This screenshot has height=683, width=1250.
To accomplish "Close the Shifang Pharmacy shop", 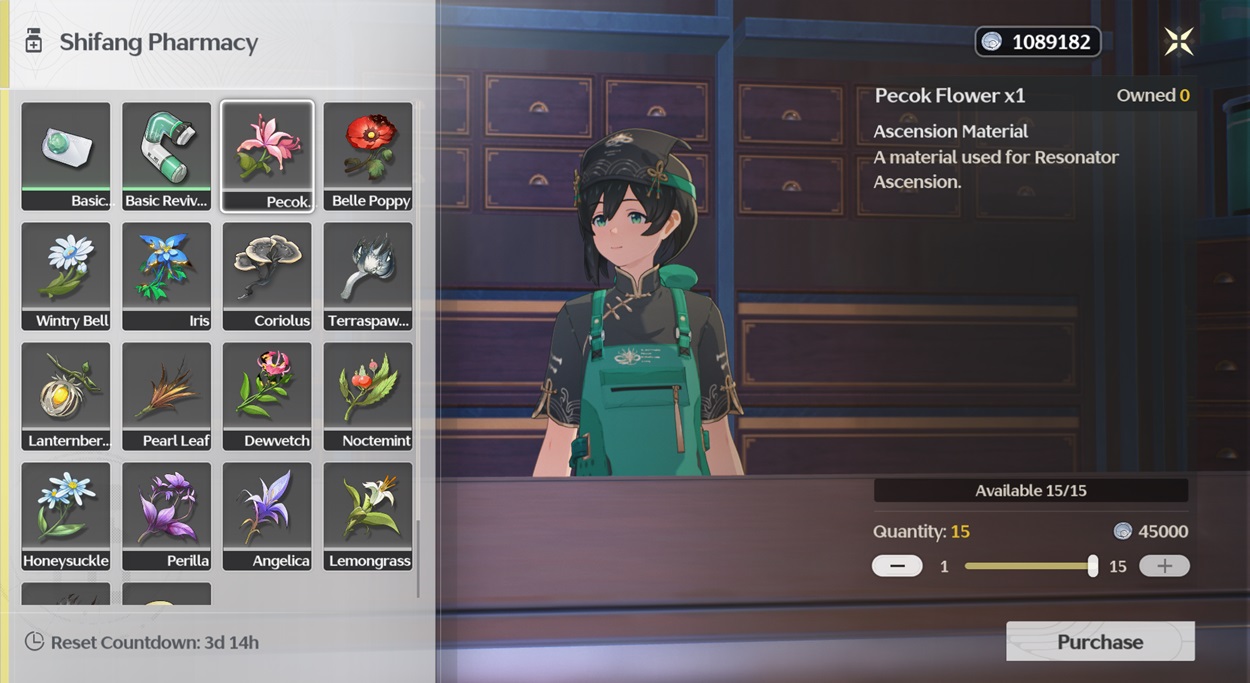I will (1179, 41).
